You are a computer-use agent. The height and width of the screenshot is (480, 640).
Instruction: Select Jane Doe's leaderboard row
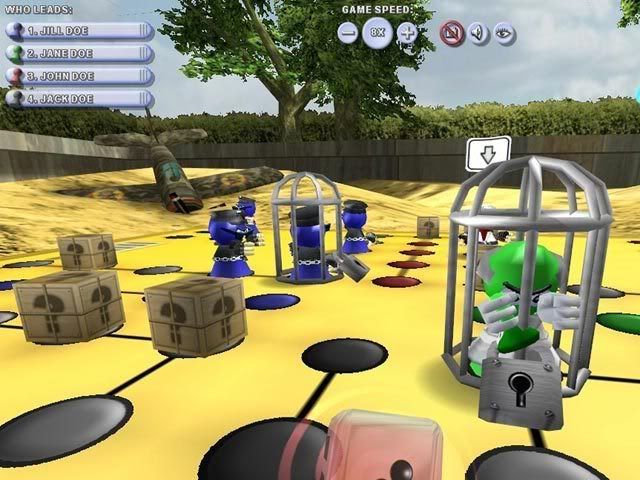78,52
